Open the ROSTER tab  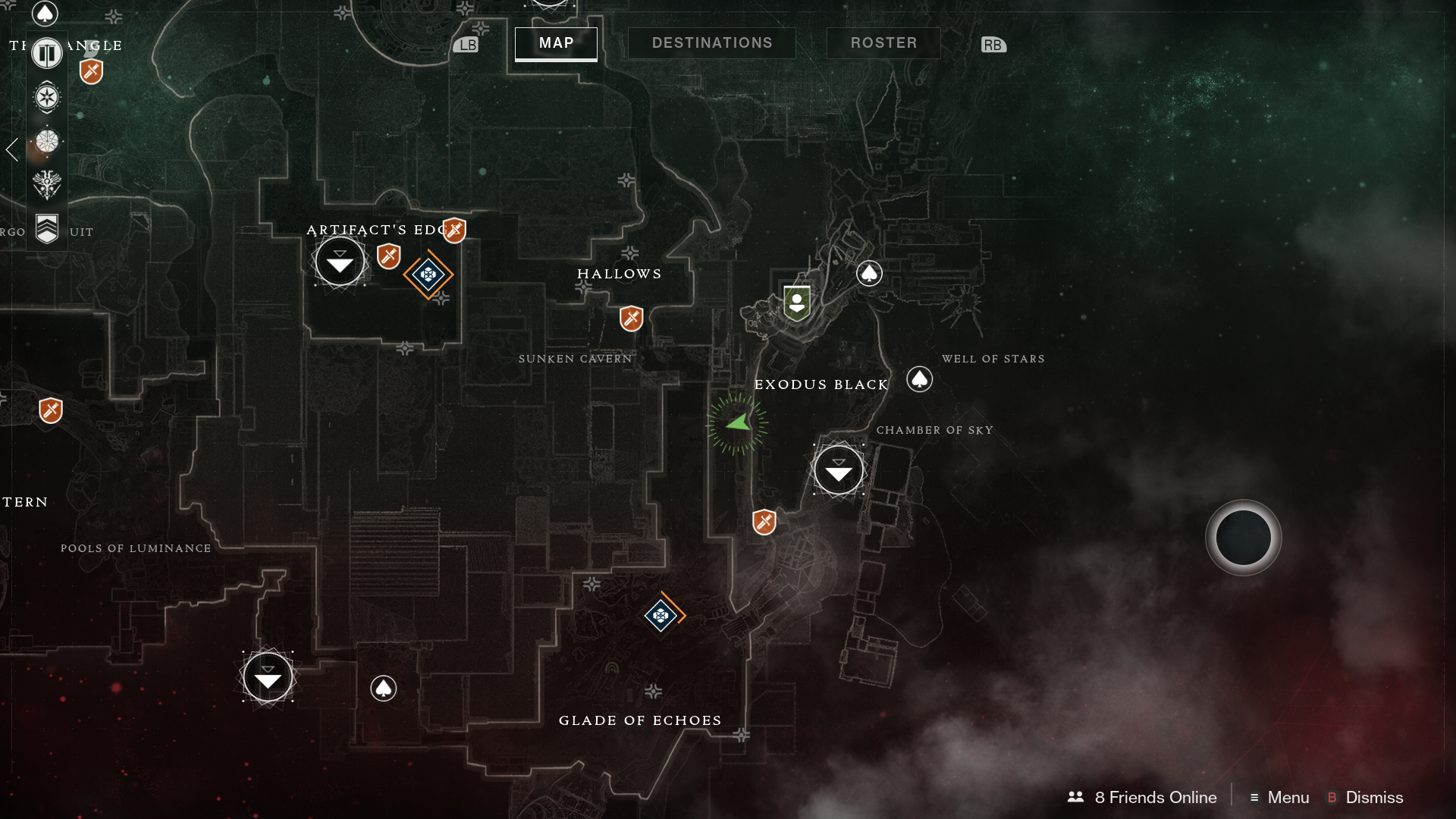pyautogui.click(x=883, y=42)
